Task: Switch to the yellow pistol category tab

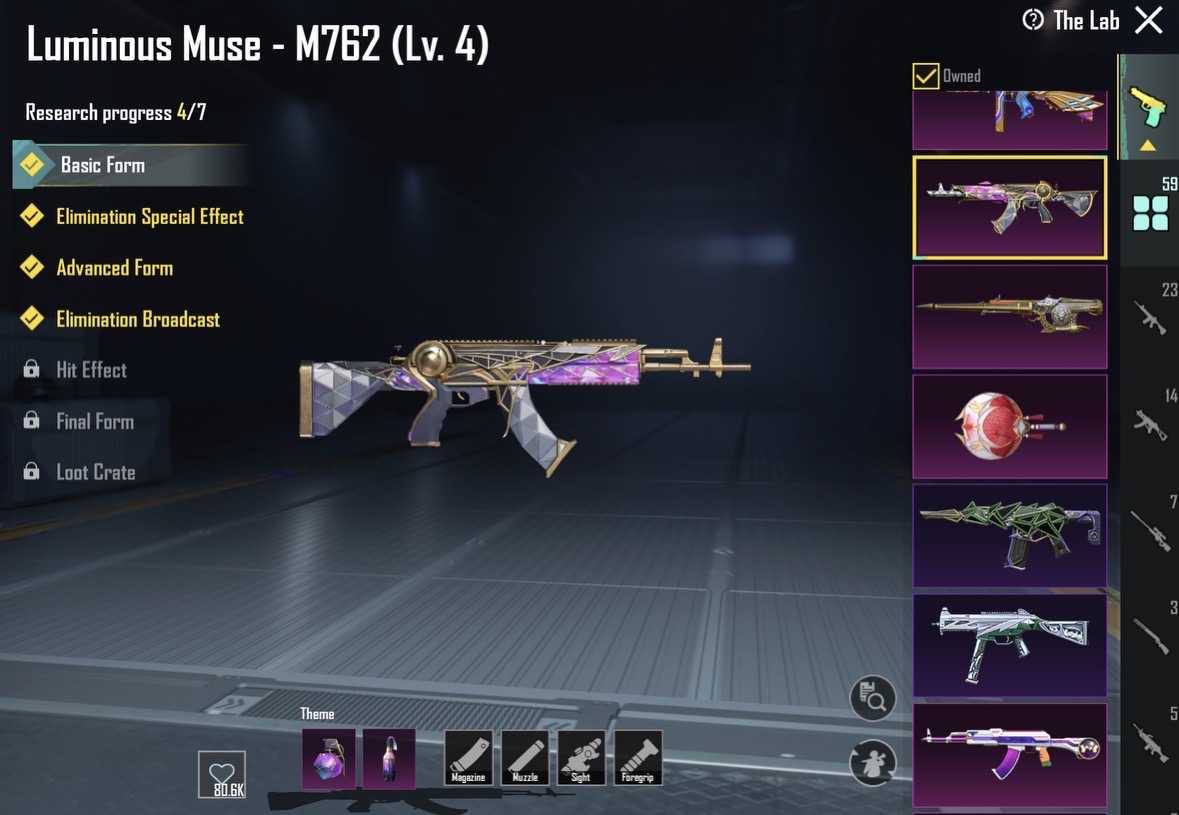Action: pyautogui.click(x=1148, y=107)
